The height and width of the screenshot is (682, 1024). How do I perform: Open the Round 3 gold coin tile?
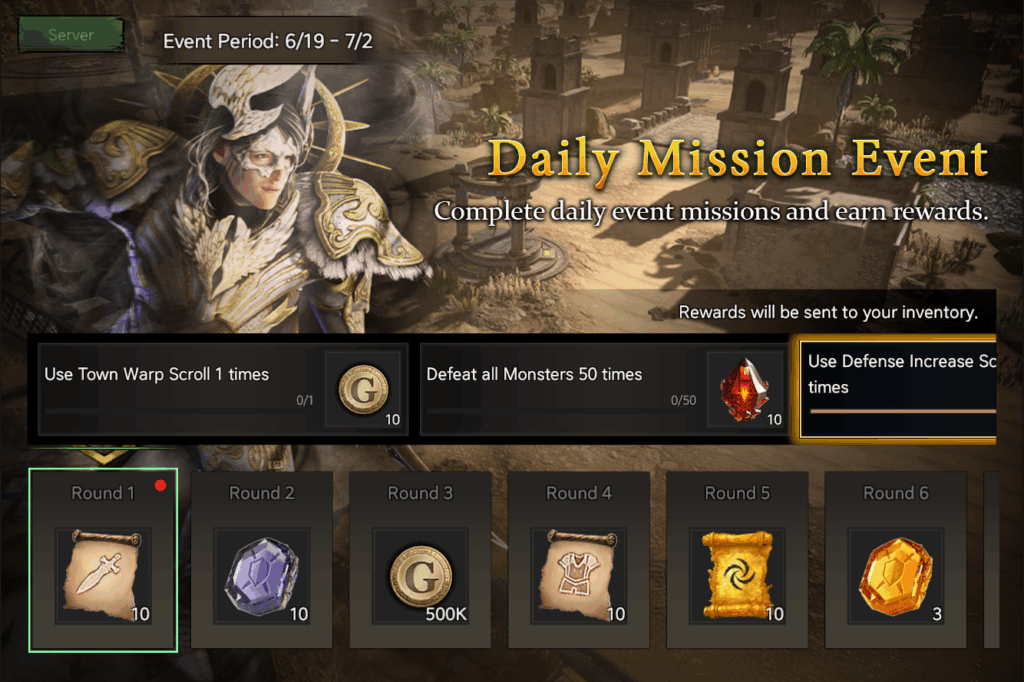pos(420,560)
